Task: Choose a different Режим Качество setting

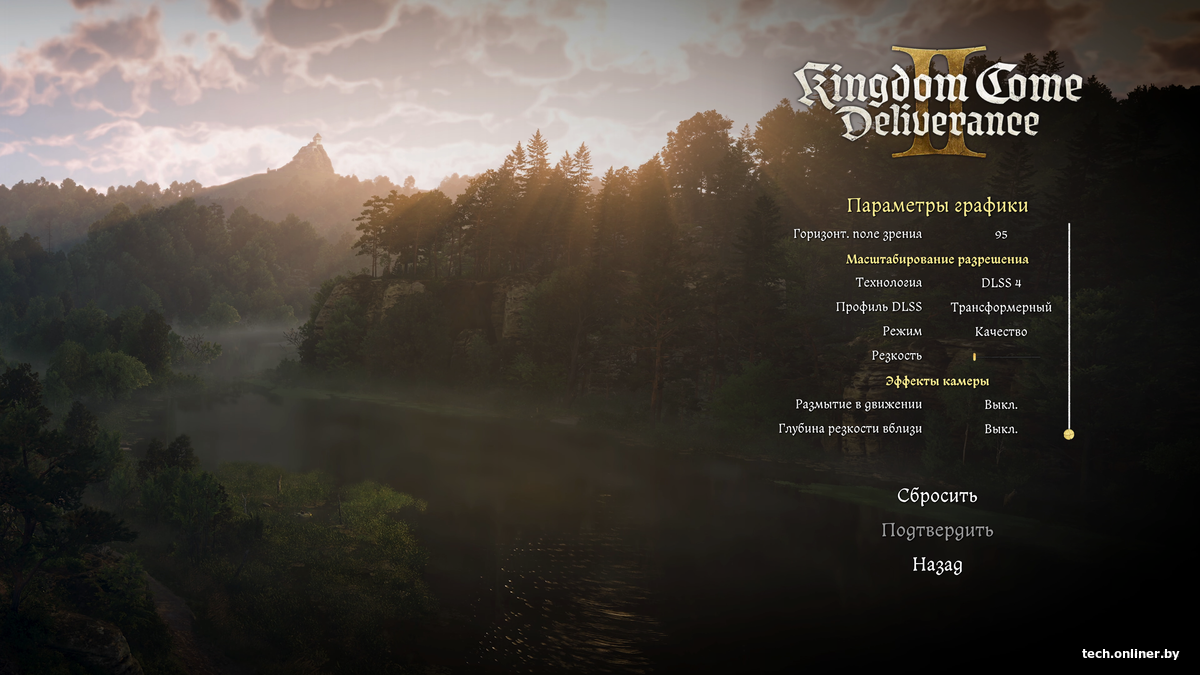Action: point(1001,331)
